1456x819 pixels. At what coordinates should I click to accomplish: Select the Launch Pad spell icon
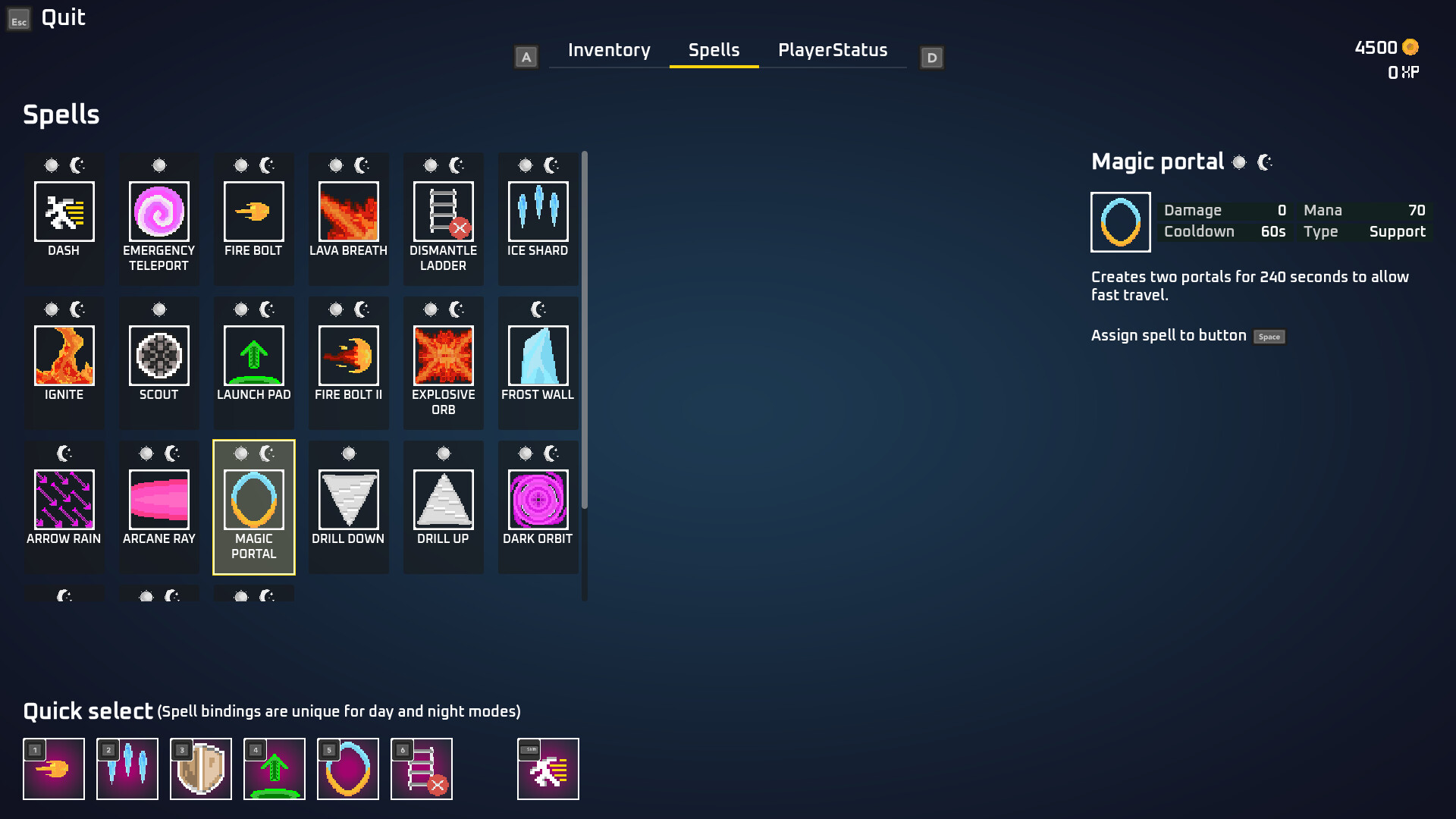254,356
